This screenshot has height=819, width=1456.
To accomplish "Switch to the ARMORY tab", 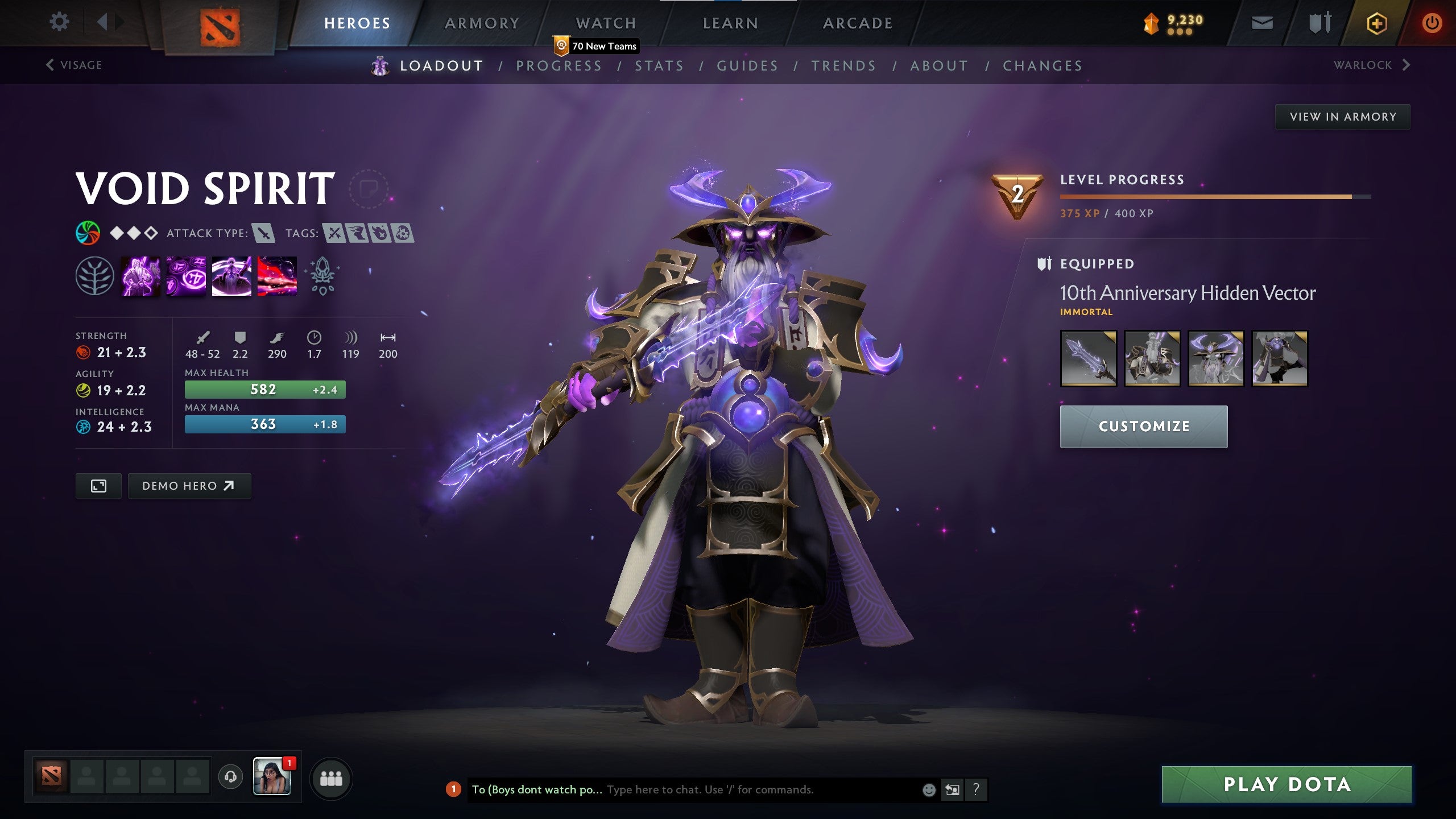I will (481, 23).
